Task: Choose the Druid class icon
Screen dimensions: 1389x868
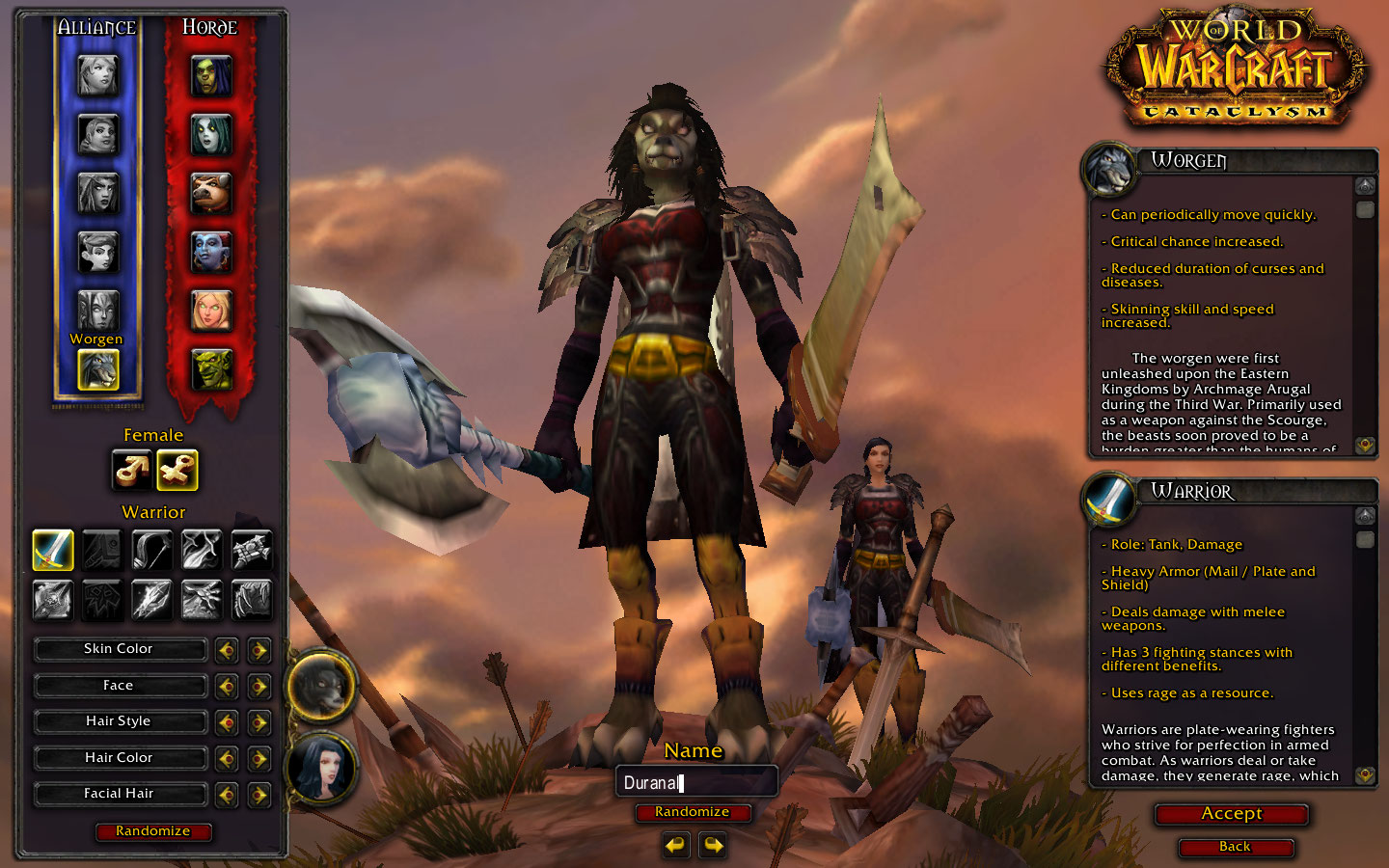Action: pos(251,600)
